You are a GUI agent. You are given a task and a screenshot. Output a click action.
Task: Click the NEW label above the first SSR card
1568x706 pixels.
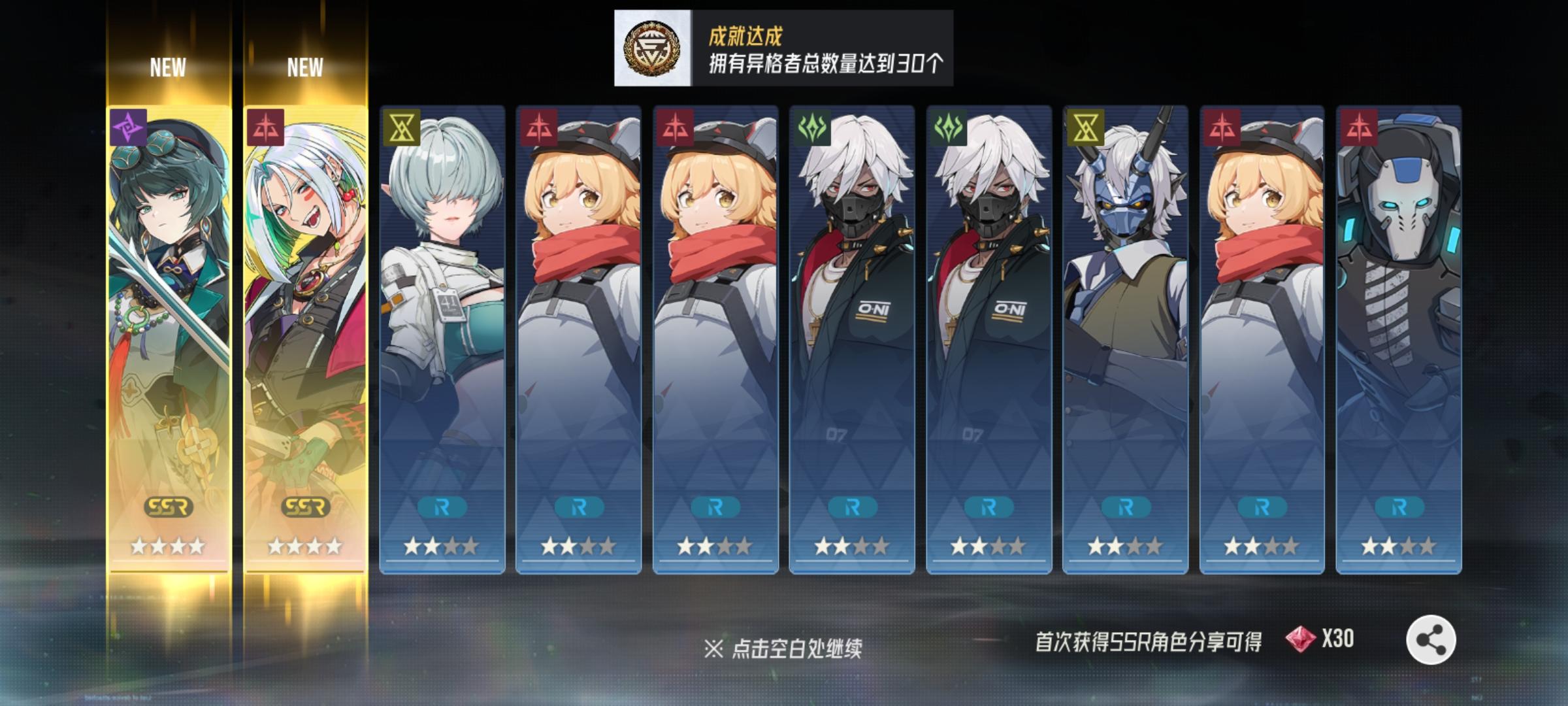click(x=169, y=65)
